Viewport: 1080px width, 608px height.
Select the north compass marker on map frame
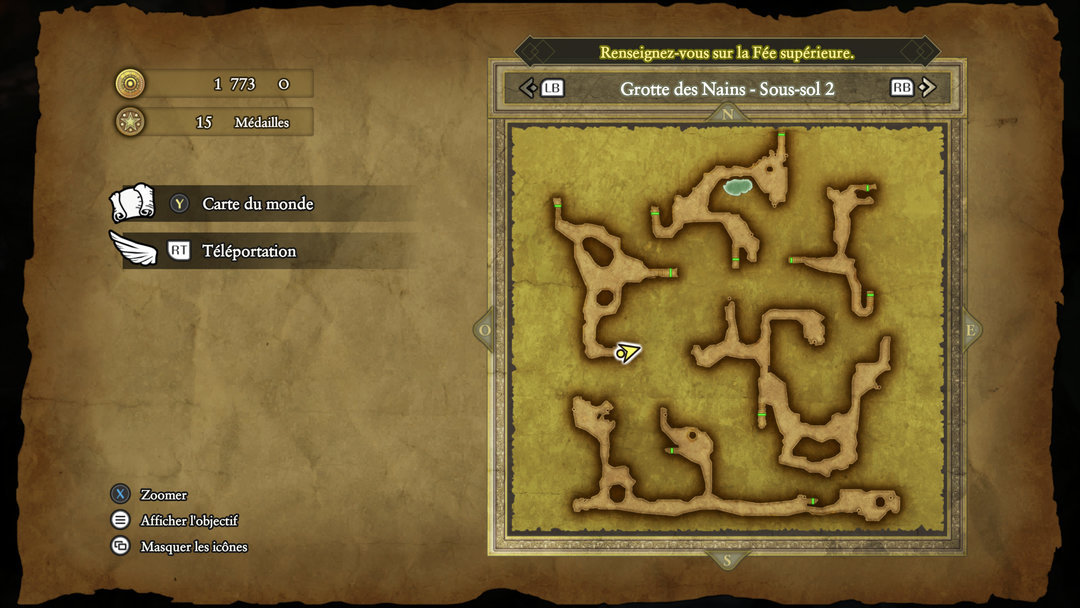[727, 114]
